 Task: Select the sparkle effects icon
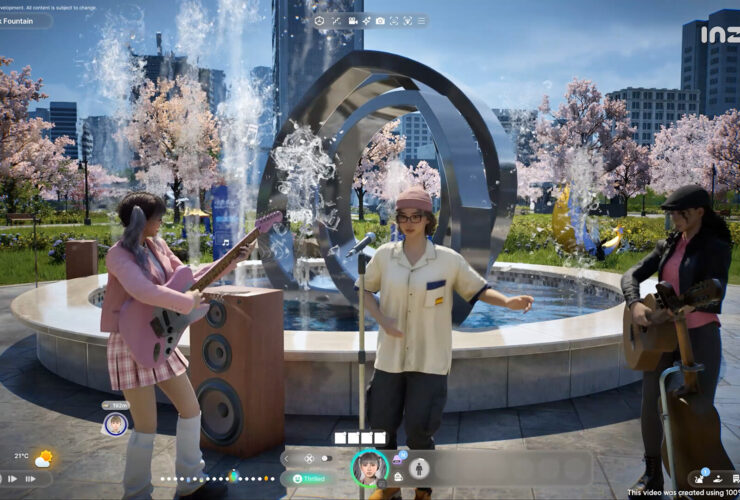click(366, 20)
